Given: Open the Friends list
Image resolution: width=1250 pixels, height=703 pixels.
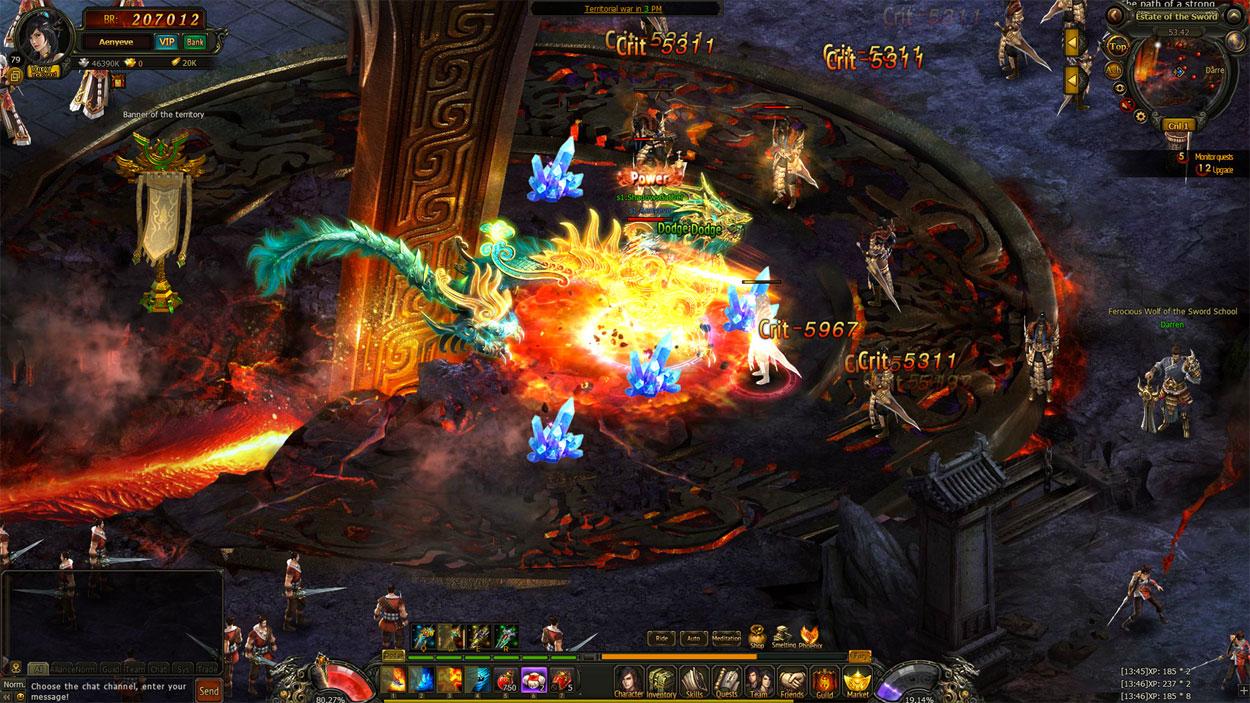Looking at the screenshot, I should [791, 680].
